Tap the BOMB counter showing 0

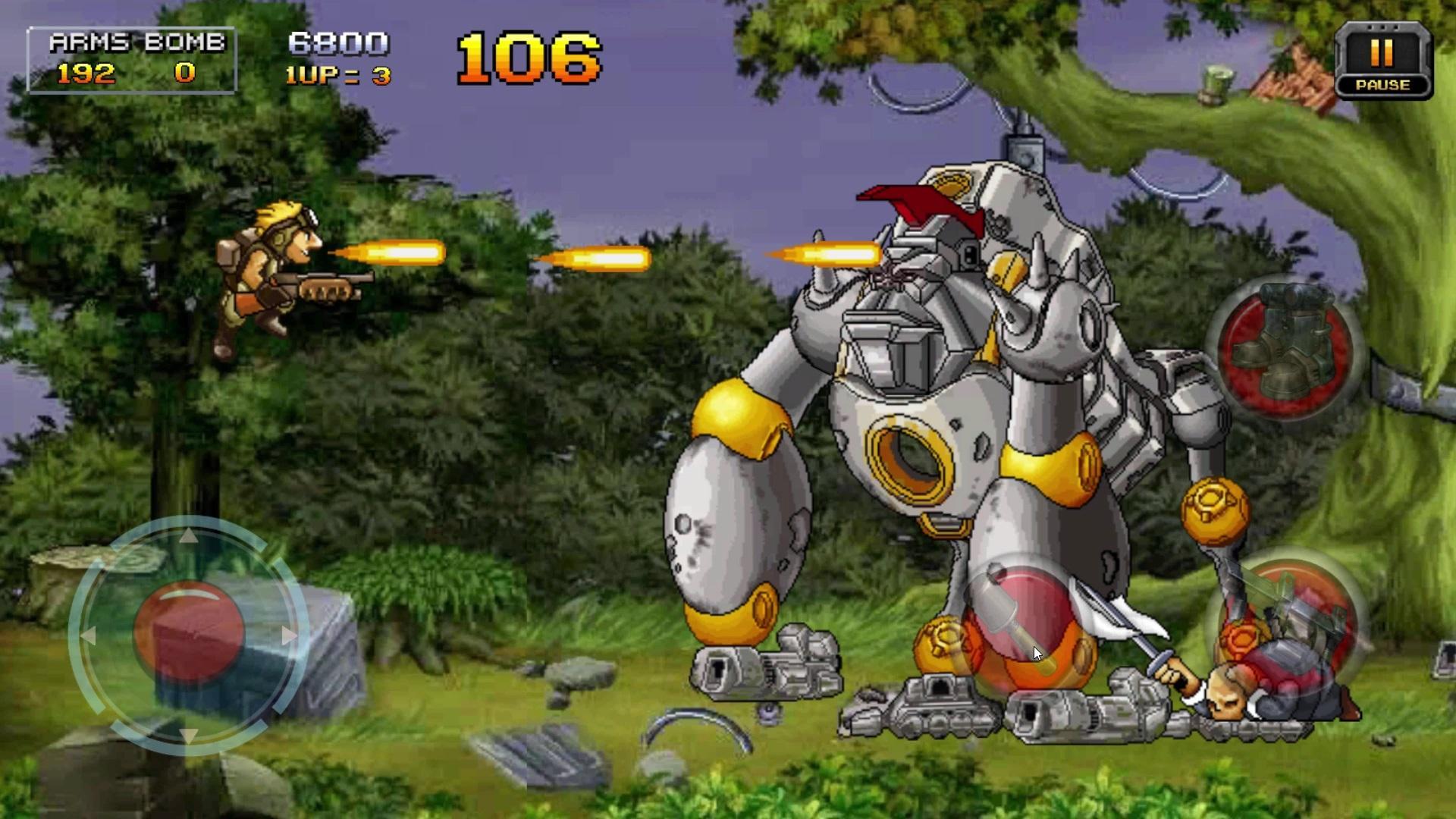pos(186,74)
